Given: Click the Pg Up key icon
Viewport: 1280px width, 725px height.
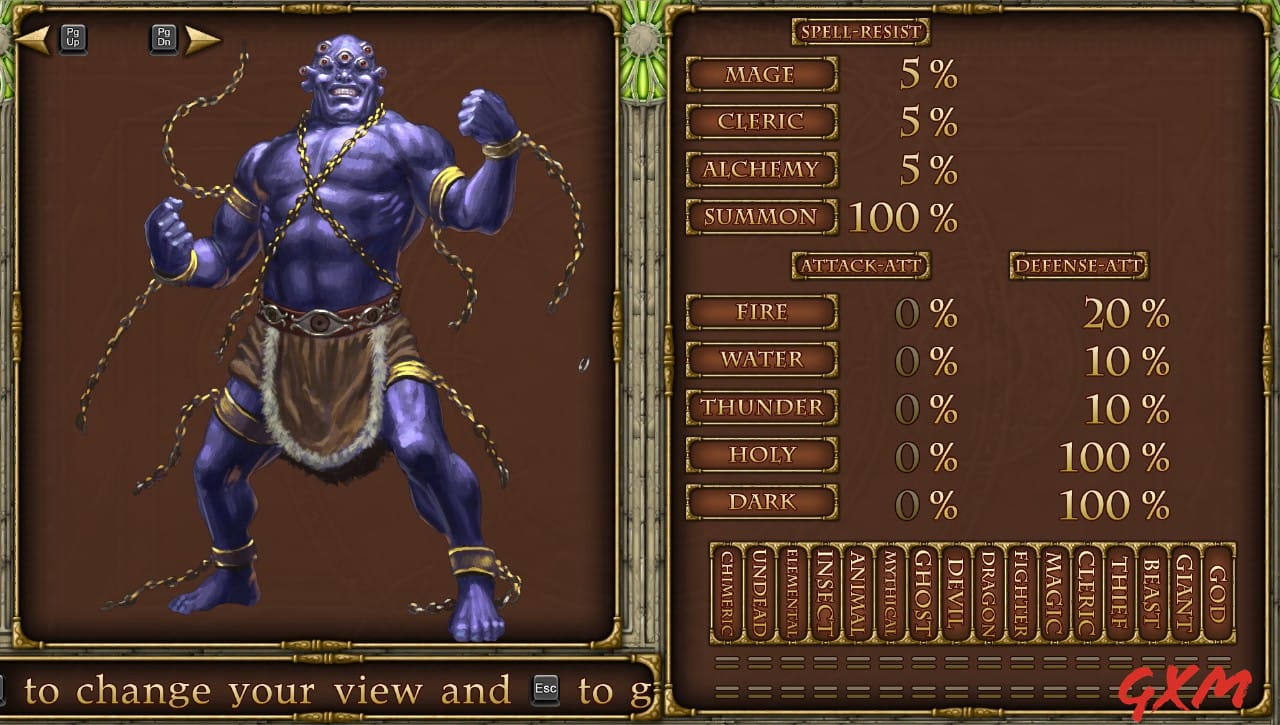Looking at the screenshot, I should [x=72, y=38].
